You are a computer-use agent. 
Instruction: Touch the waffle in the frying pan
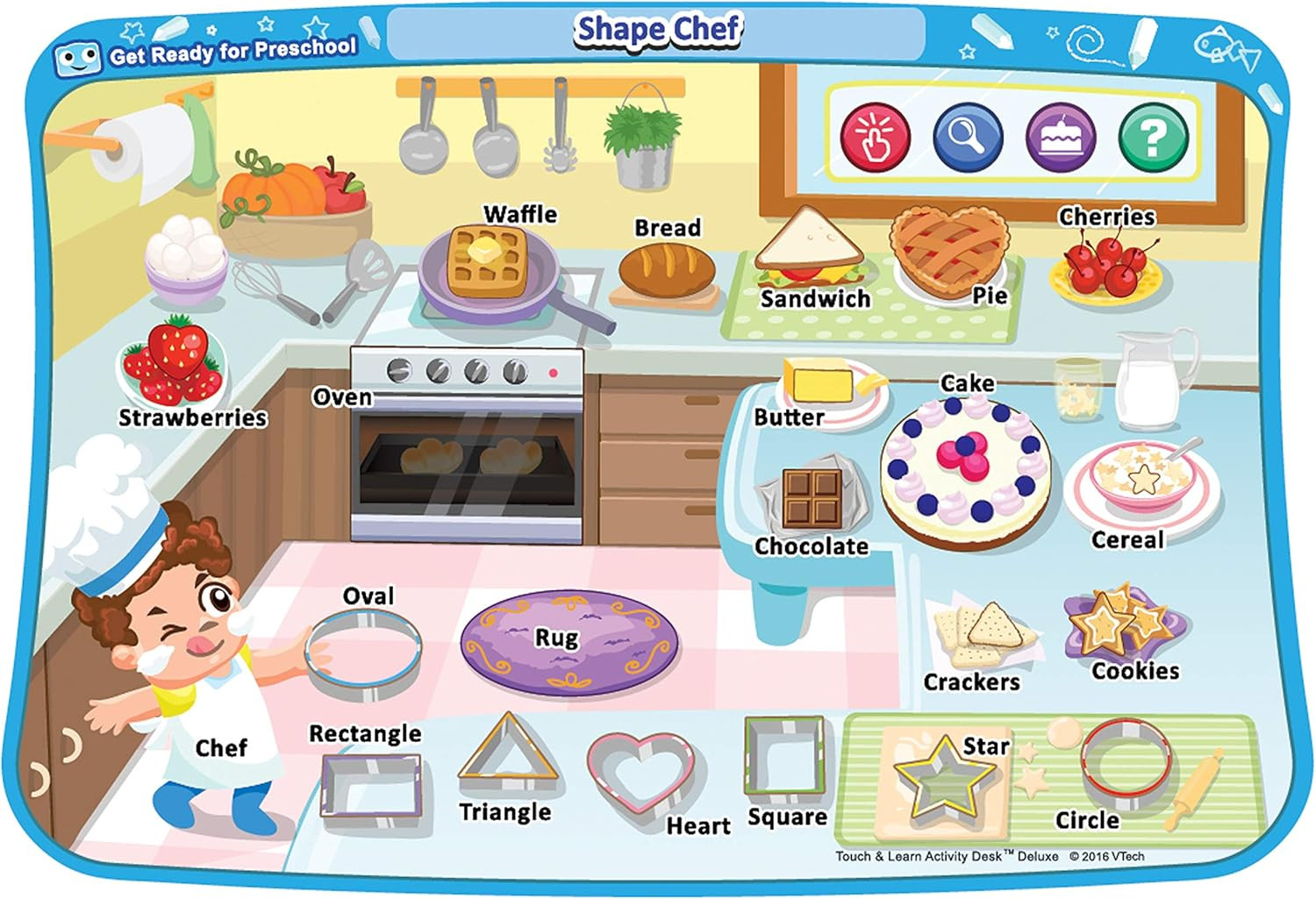[485, 260]
